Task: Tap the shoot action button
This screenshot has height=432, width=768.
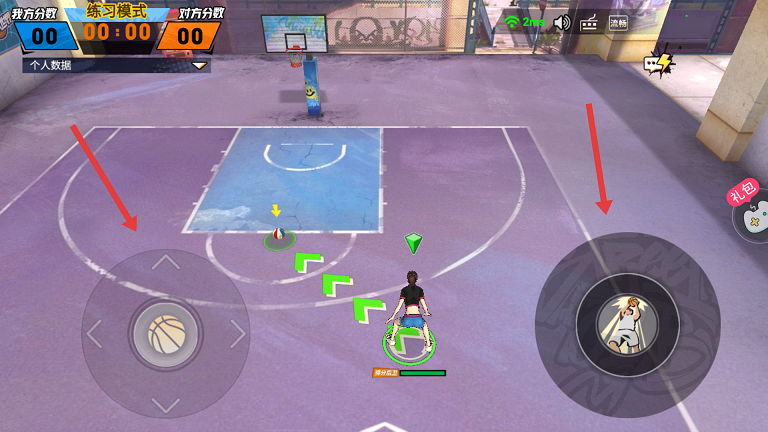Action: pyautogui.click(x=627, y=325)
